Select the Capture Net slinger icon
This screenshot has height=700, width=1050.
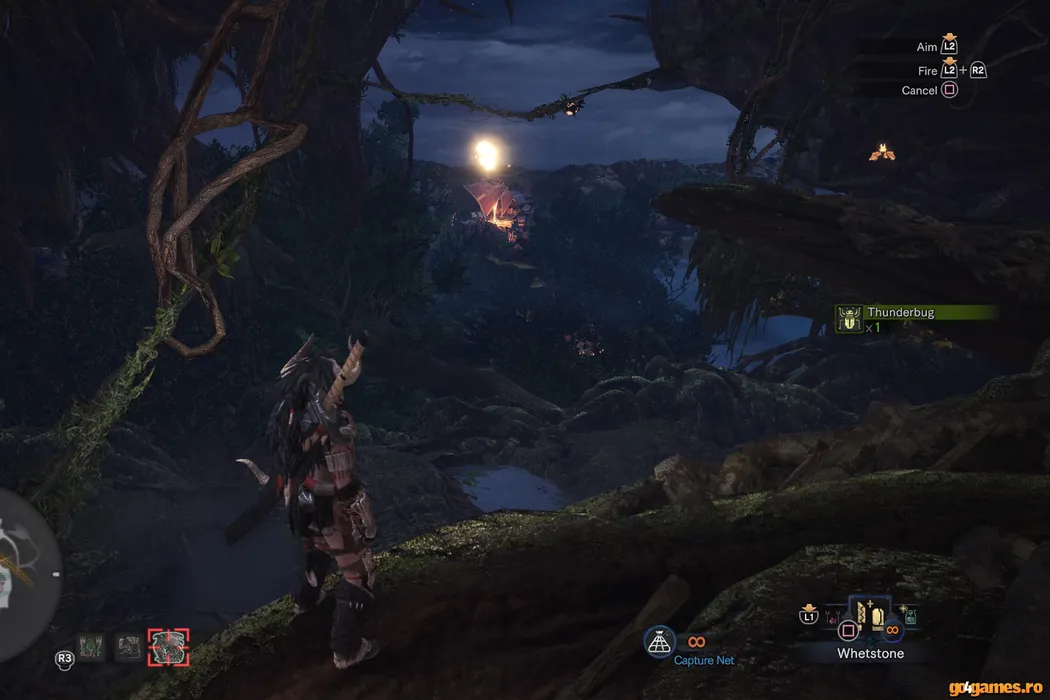[x=659, y=642]
